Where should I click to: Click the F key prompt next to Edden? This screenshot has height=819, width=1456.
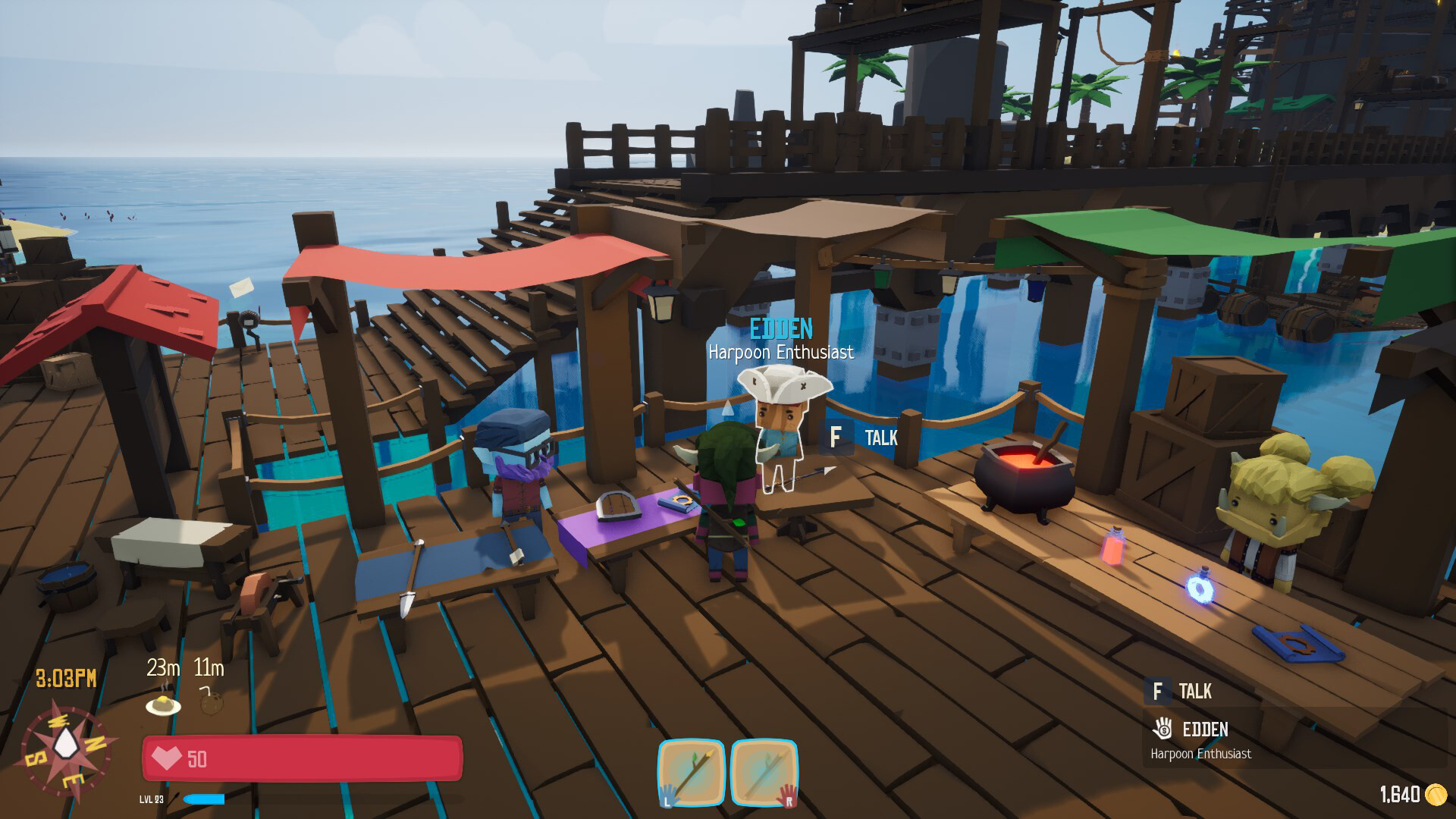pyautogui.click(x=836, y=438)
